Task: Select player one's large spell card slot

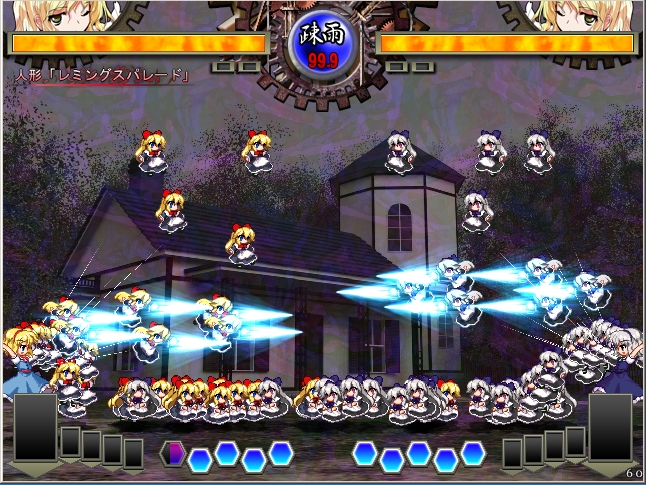Action: (35, 429)
